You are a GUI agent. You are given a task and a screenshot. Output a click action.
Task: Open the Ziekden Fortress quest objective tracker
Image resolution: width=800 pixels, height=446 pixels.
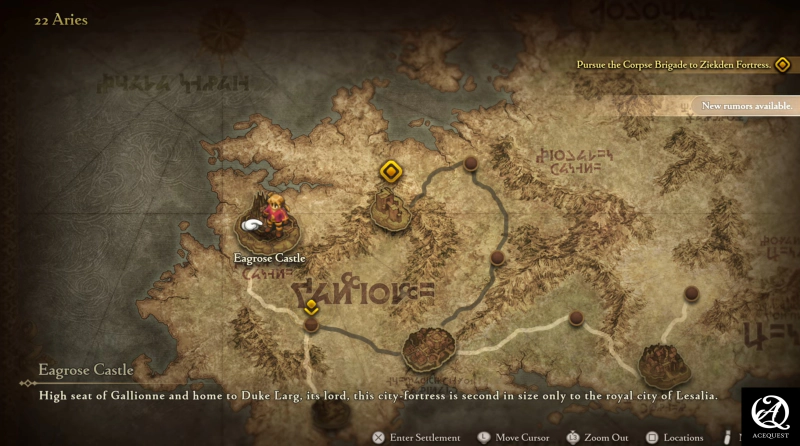681,65
